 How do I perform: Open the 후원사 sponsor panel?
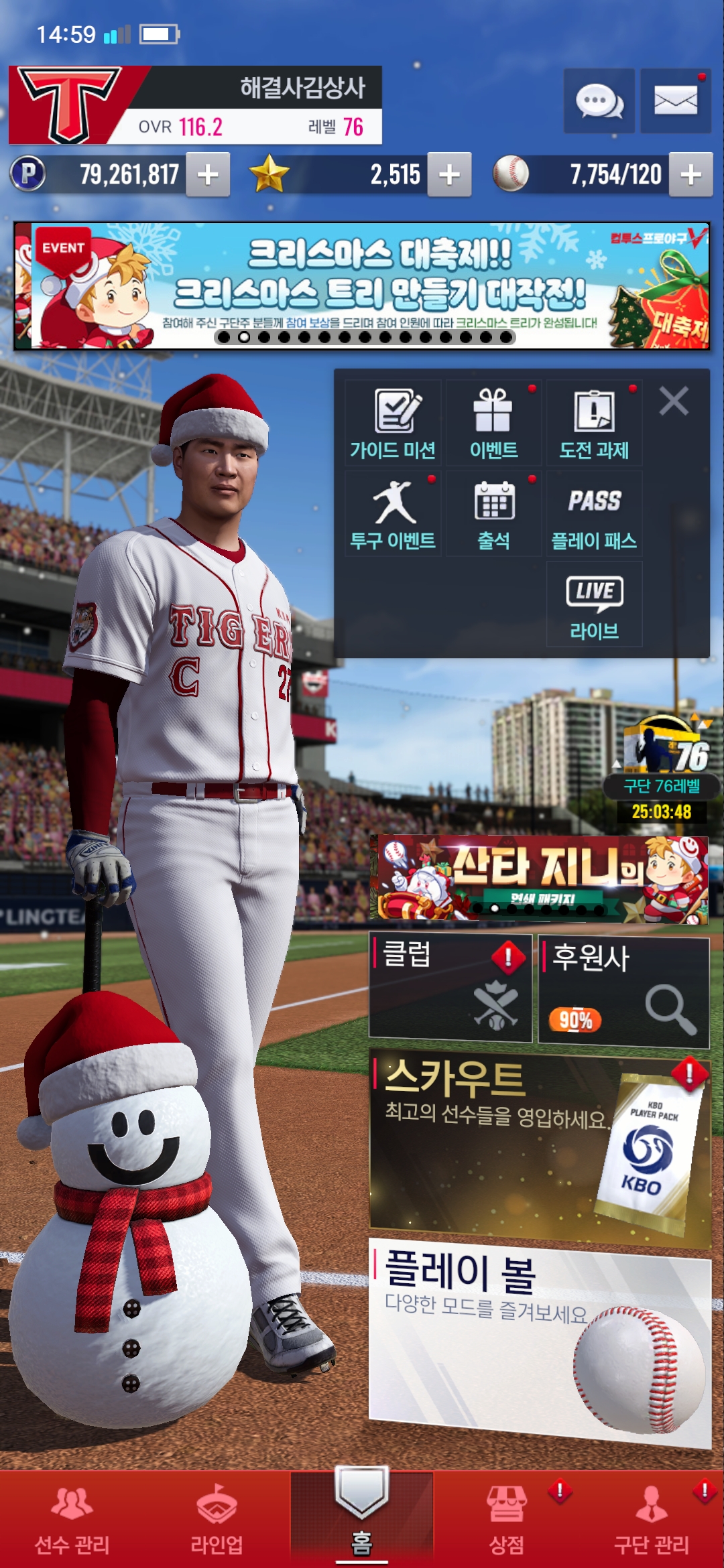click(623, 992)
